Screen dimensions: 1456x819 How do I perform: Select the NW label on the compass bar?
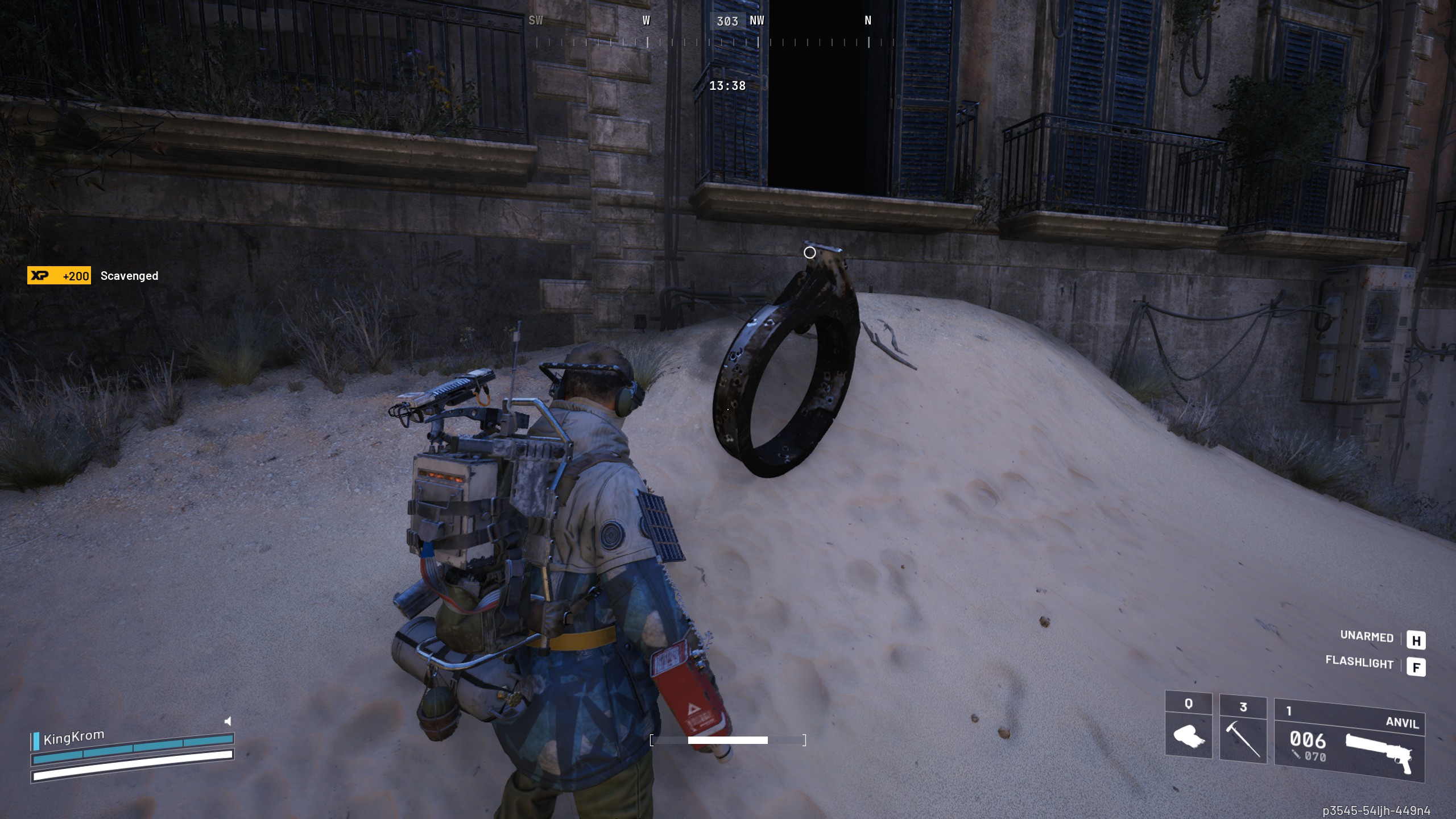coord(758,21)
